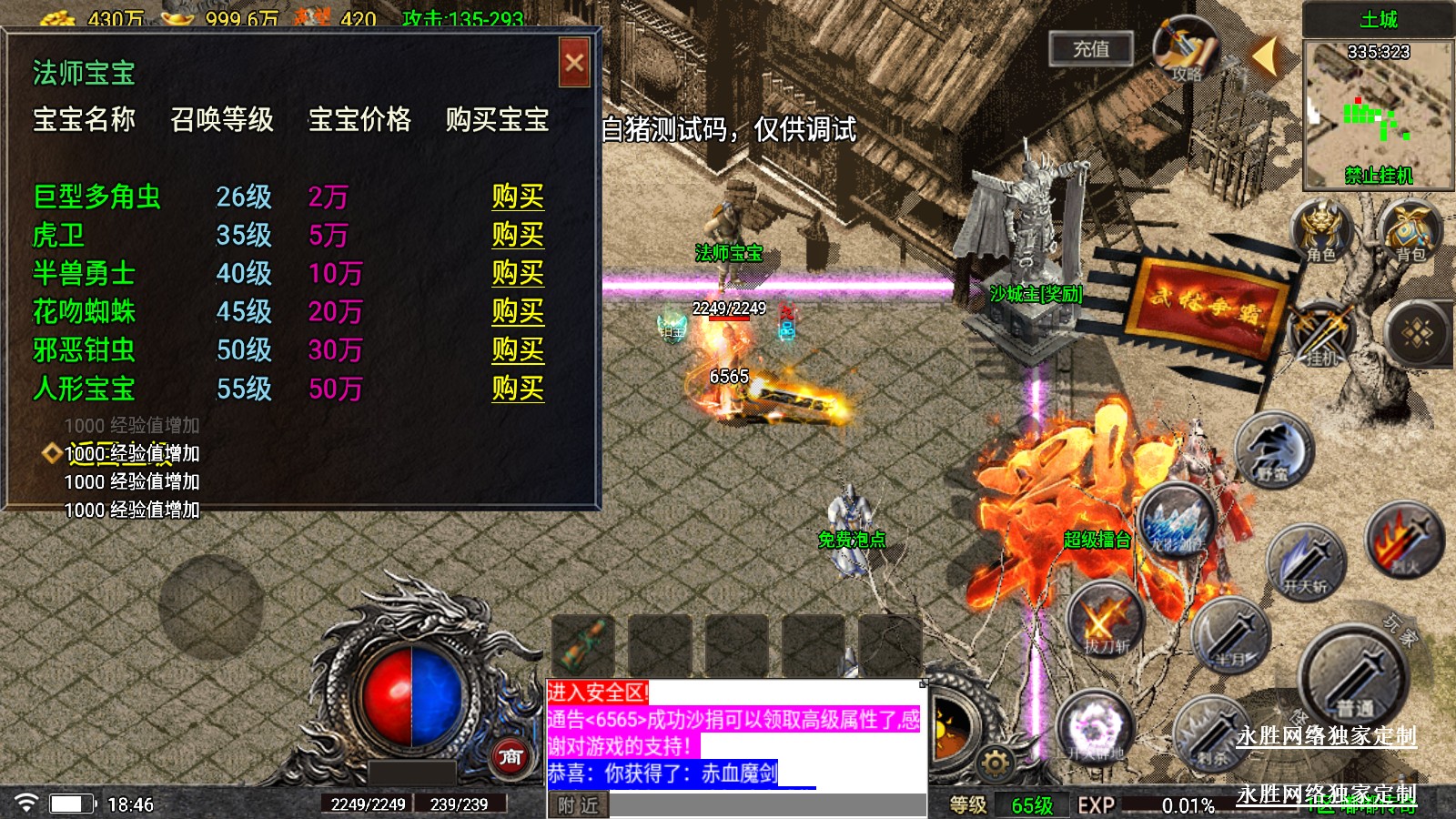The width and height of the screenshot is (1456, 819).
Task: Buy the 人形宝宝 for 50万
Action: point(518,389)
